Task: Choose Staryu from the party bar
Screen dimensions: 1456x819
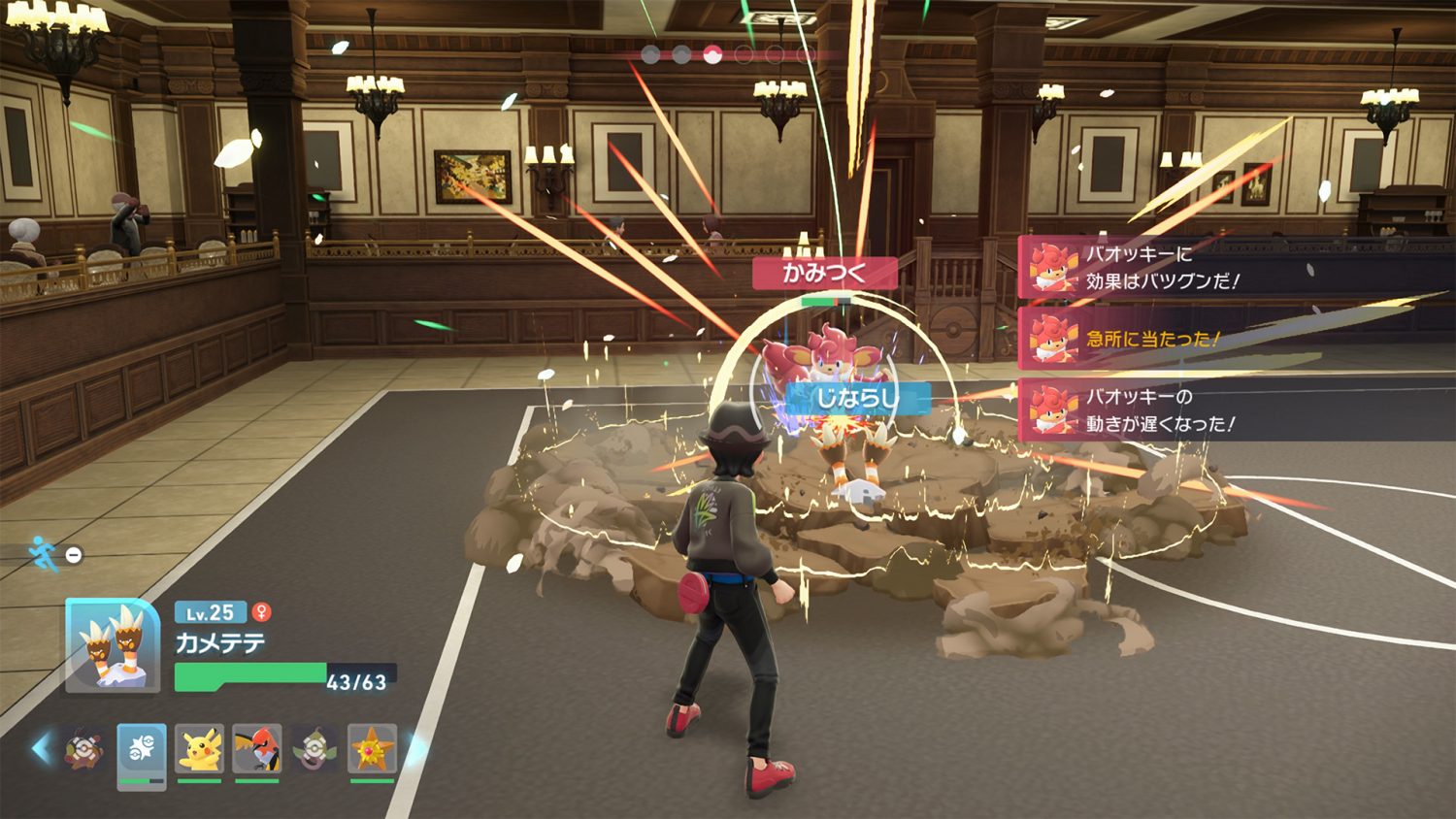Action: [372, 749]
